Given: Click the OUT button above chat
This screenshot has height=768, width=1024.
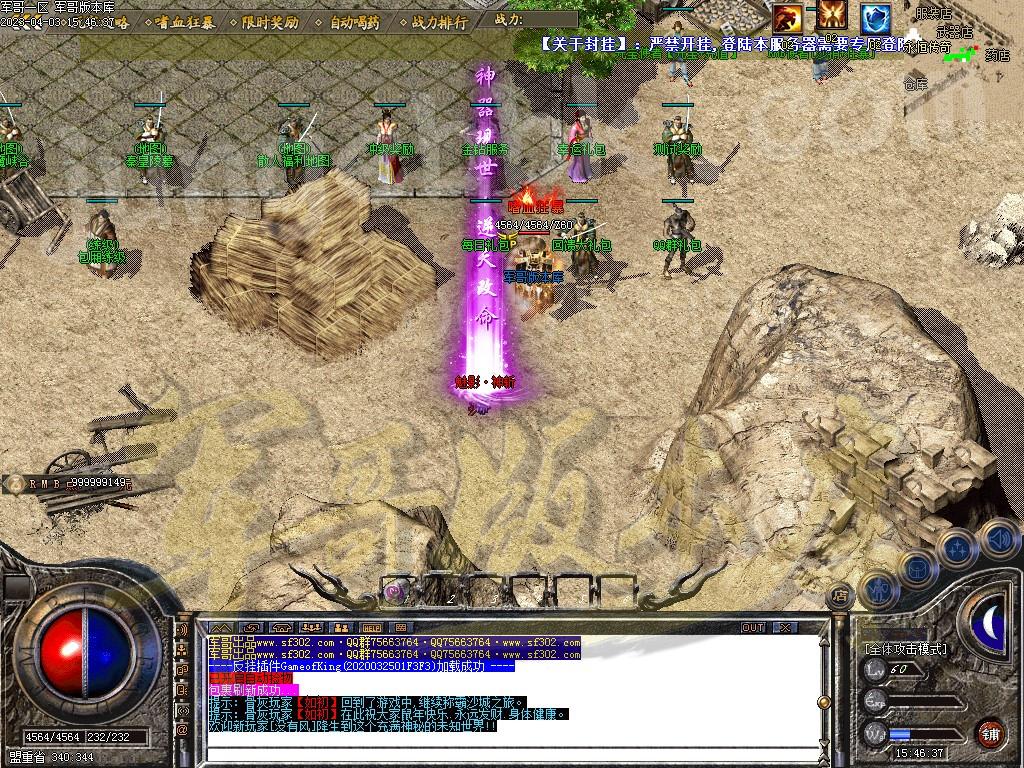Looking at the screenshot, I should point(752,627).
